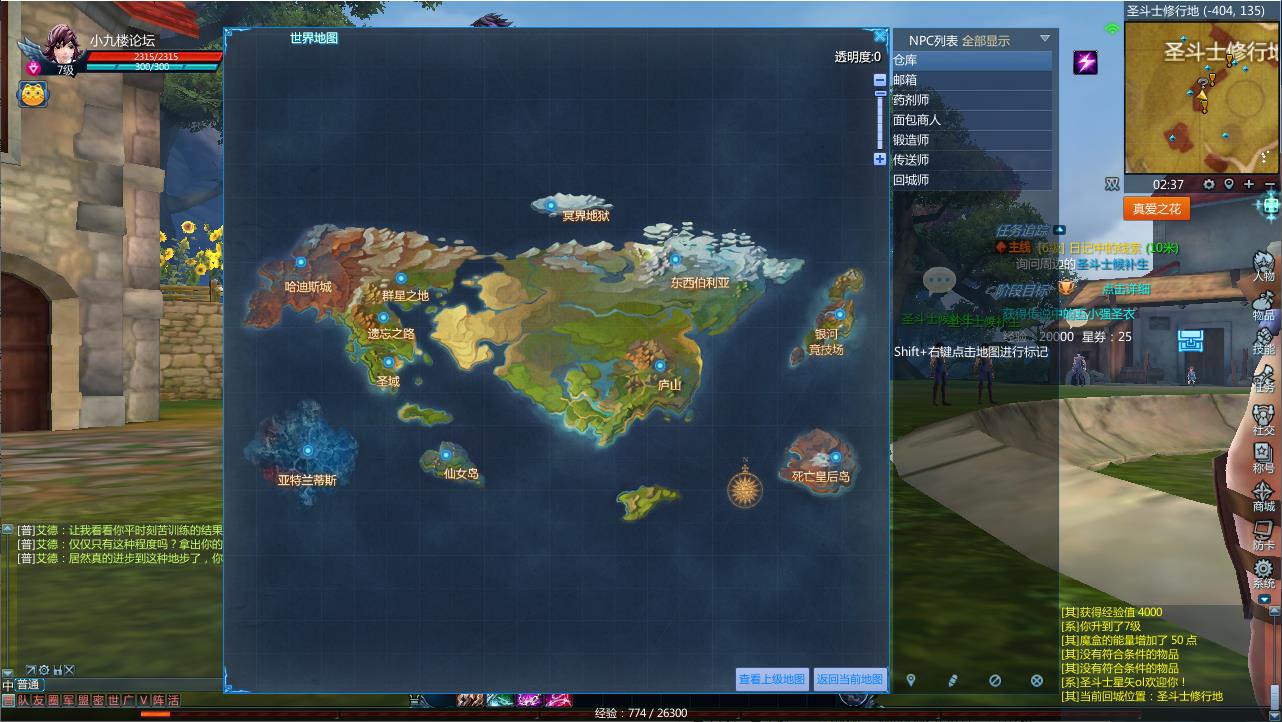Open the 真爱之花 event button
The height and width of the screenshot is (722, 1282).
pyautogui.click(x=1156, y=209)
